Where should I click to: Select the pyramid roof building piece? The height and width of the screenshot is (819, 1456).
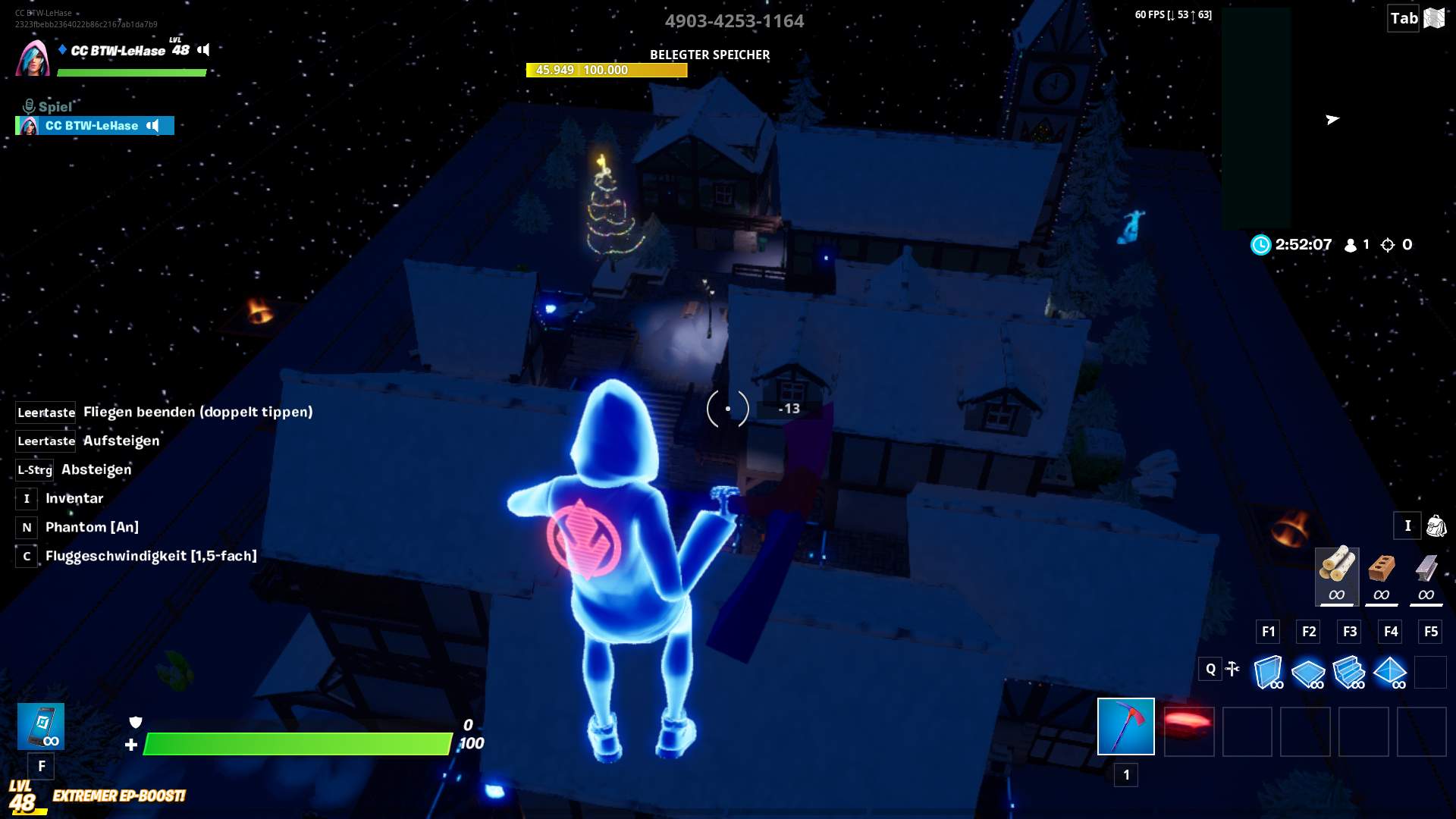click(1390, 672)
